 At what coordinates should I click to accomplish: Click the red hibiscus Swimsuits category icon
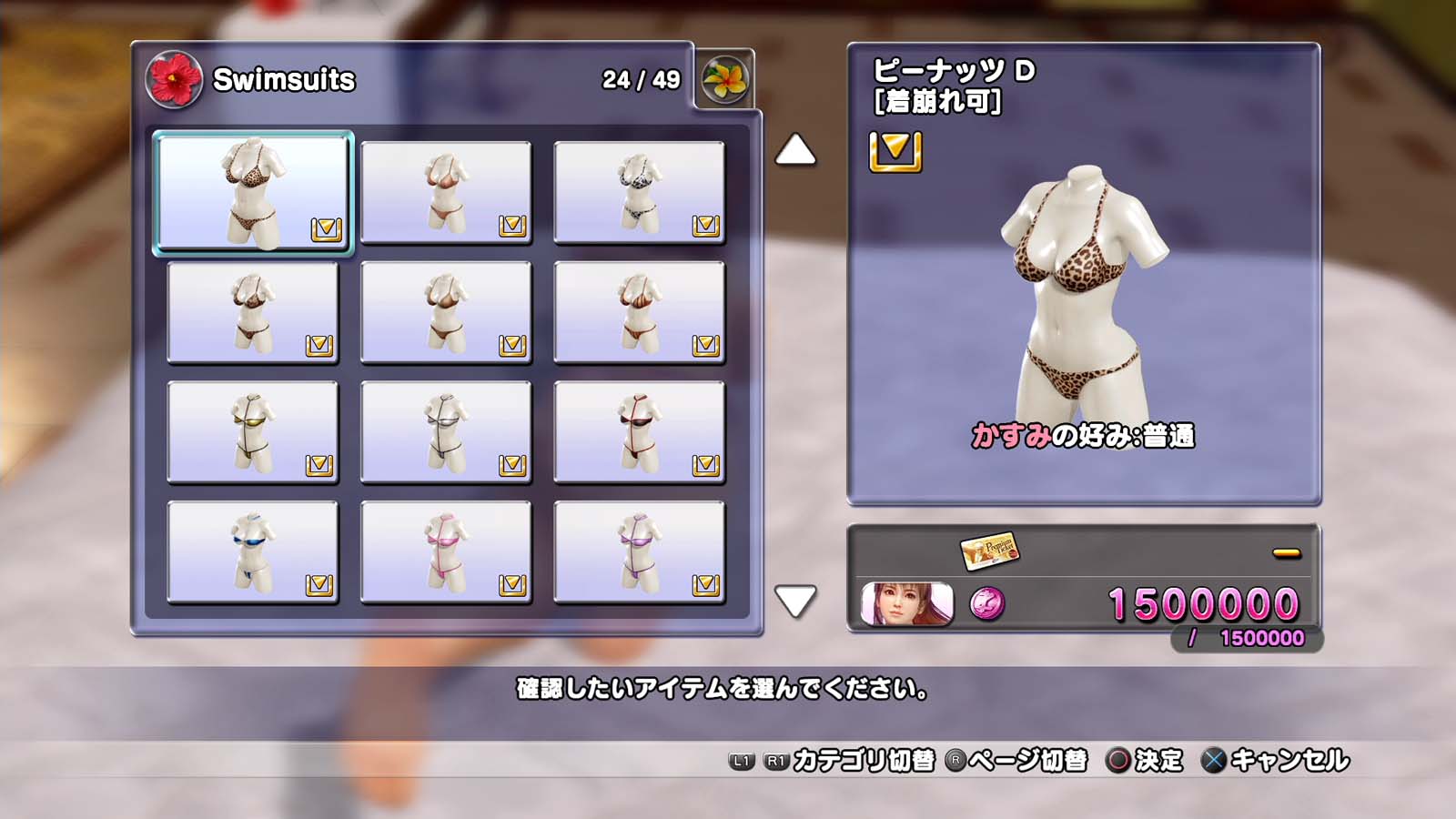[174, 79]
